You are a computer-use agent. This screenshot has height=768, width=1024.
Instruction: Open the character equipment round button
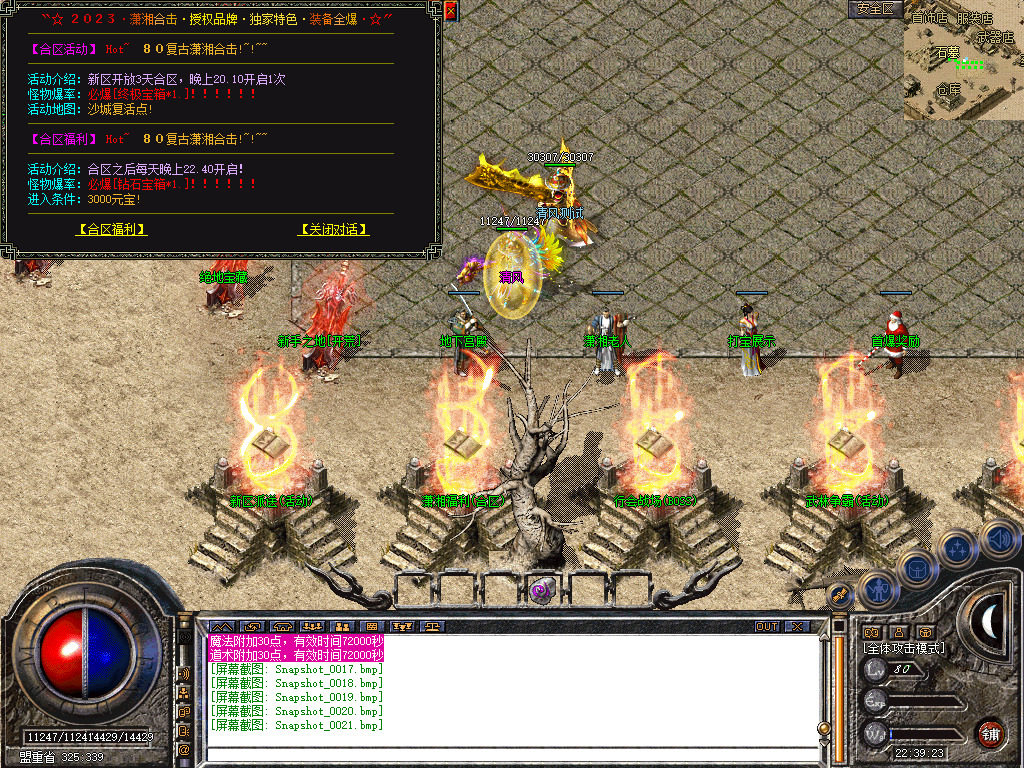[x=877, y=590]
